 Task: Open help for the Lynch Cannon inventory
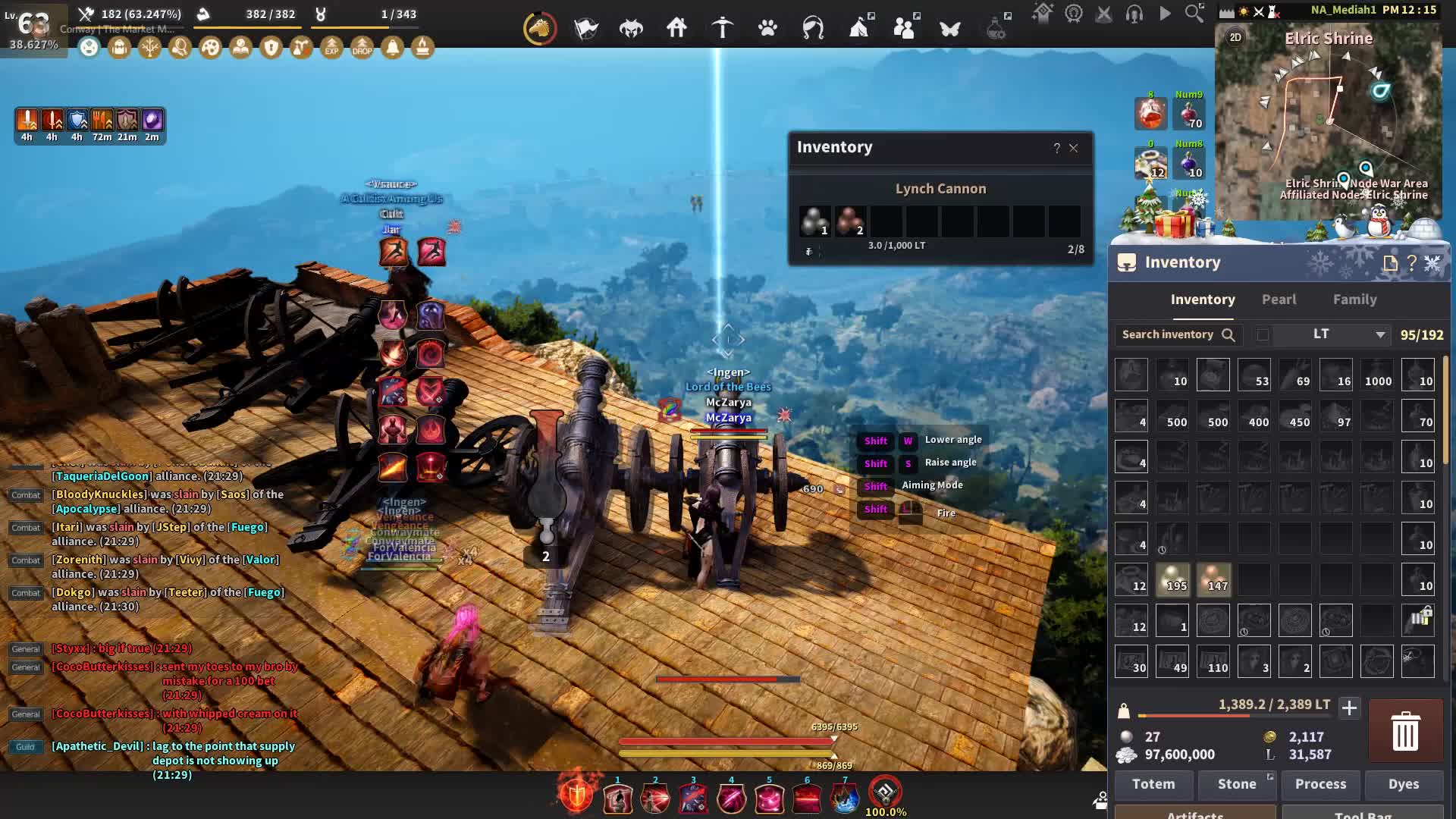(x=1056, y=148)
